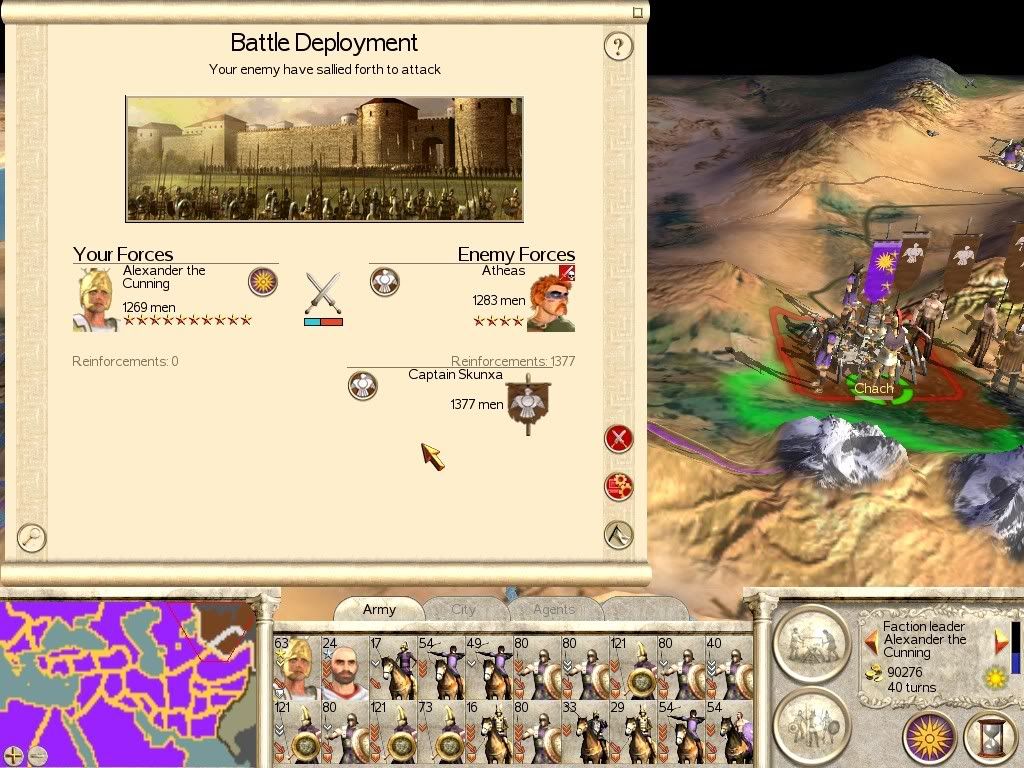Minimize the Battle Deployment scroll
The width and height of the screenshot is (1024, 768).
638,12
